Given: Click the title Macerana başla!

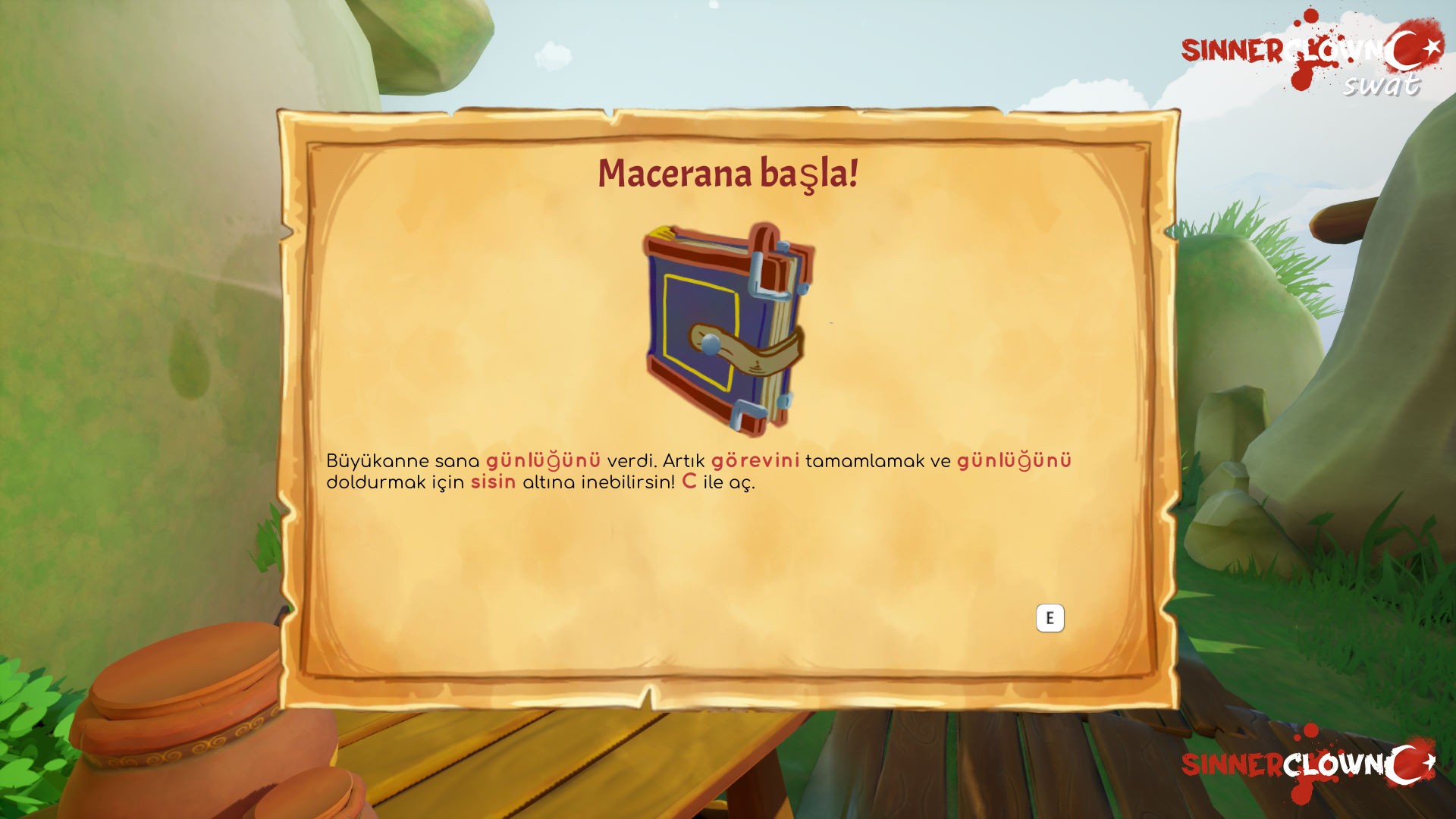Looking at the screenshot, I should [728, 174].
